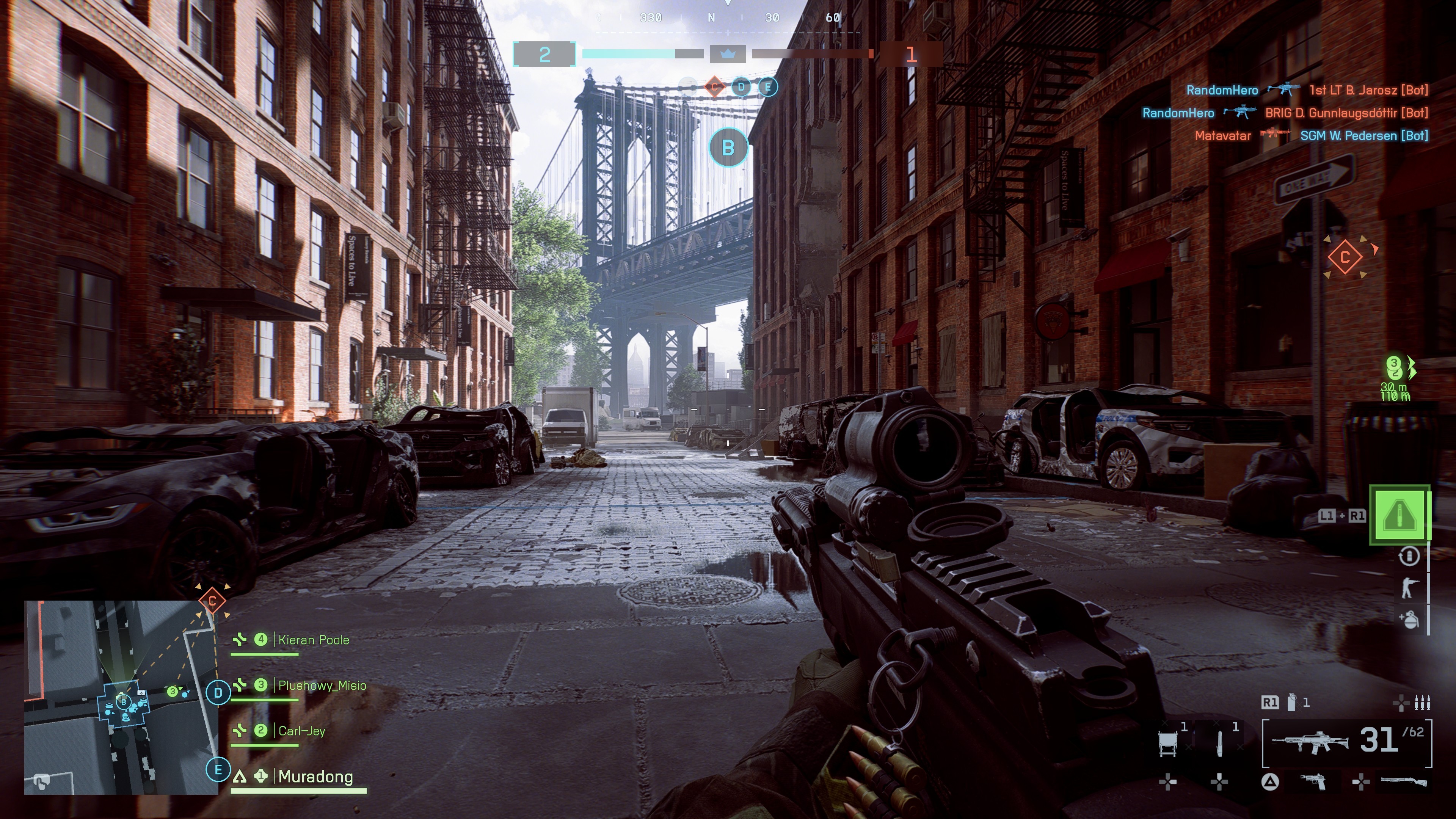Click the tactical minimap

pyautogui.click(x=121, y=697)
